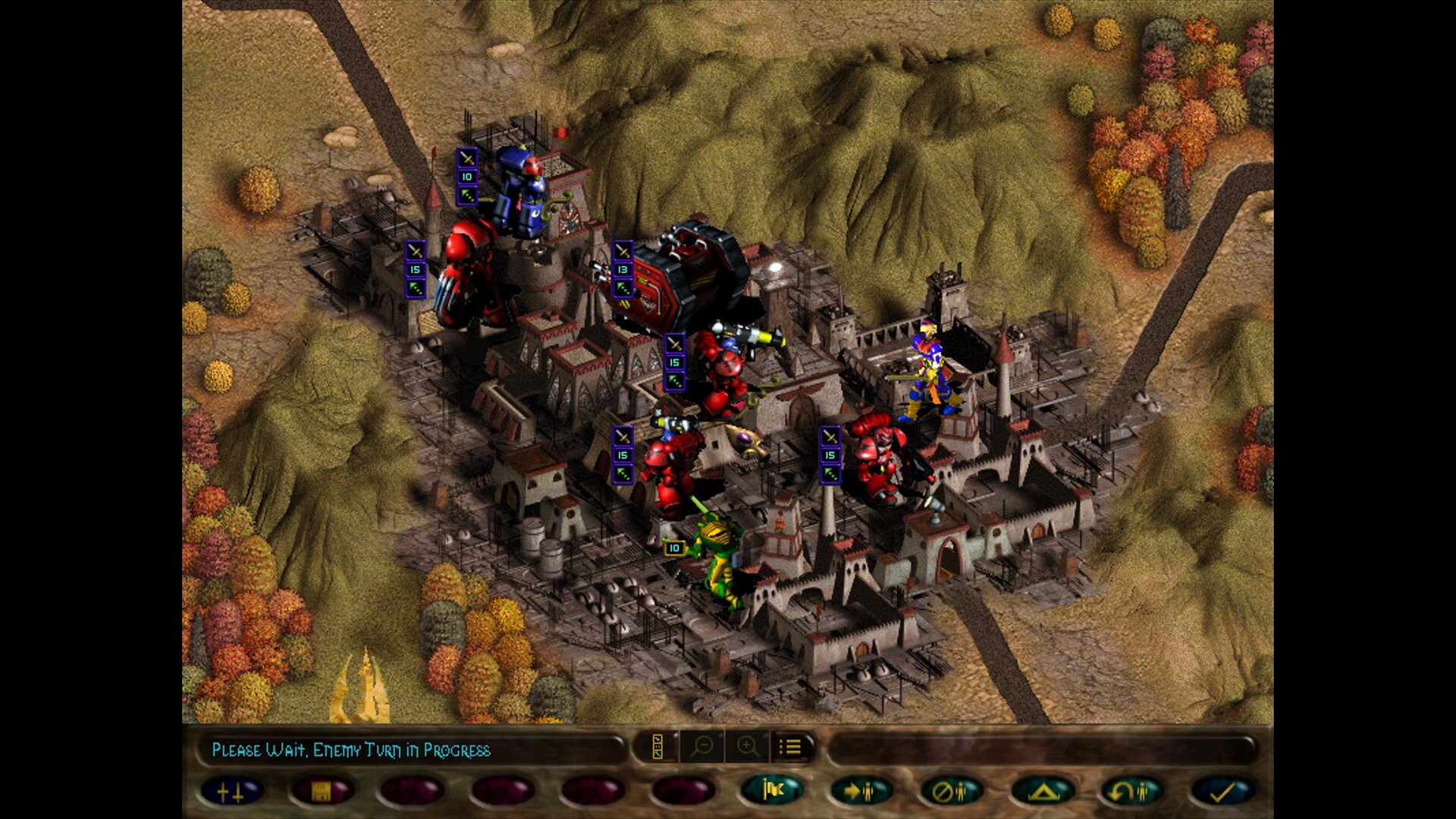Confirm end of turn with the checkmark button
Screen dimensions: 1456x819
(x=1222, y=791)
